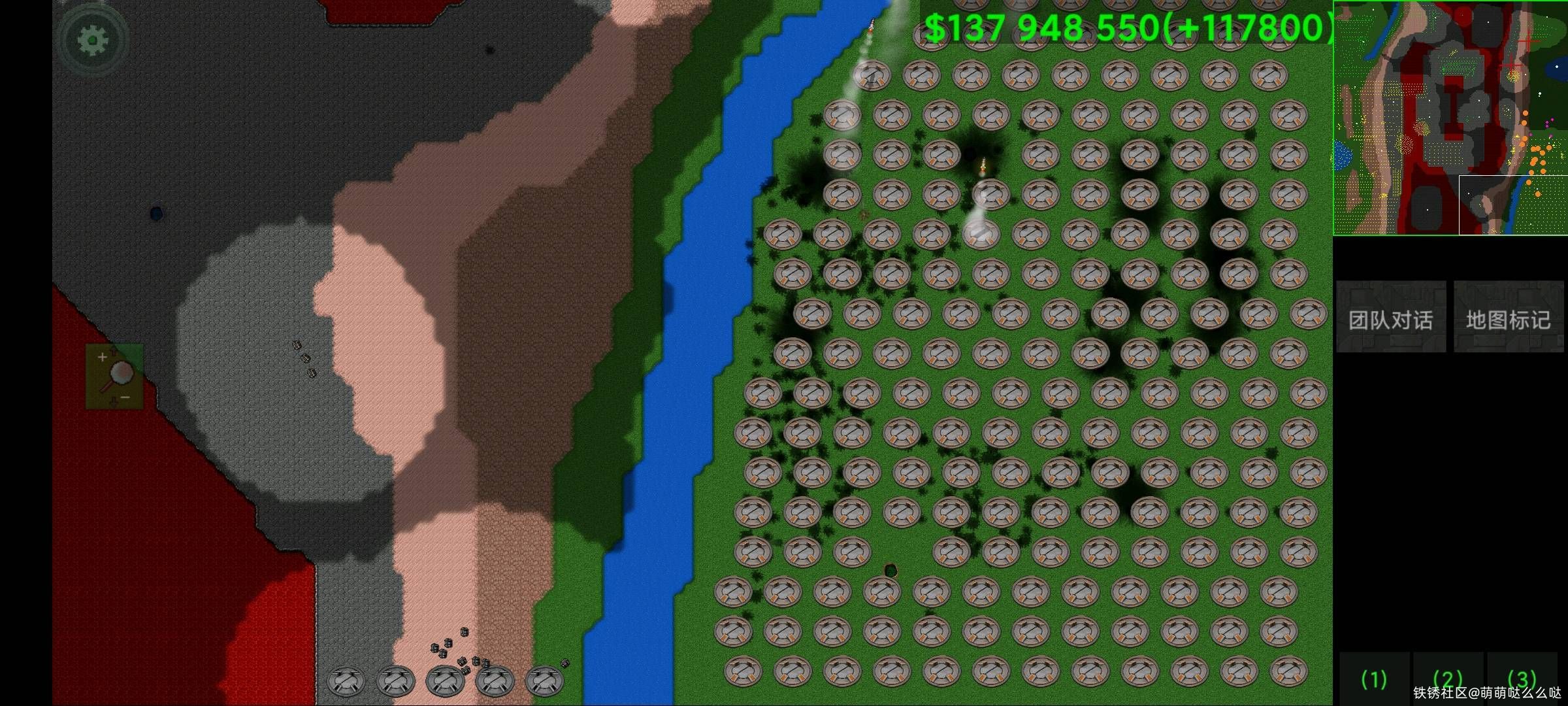Open the 团队对话 team chat

click(1390, 318)
